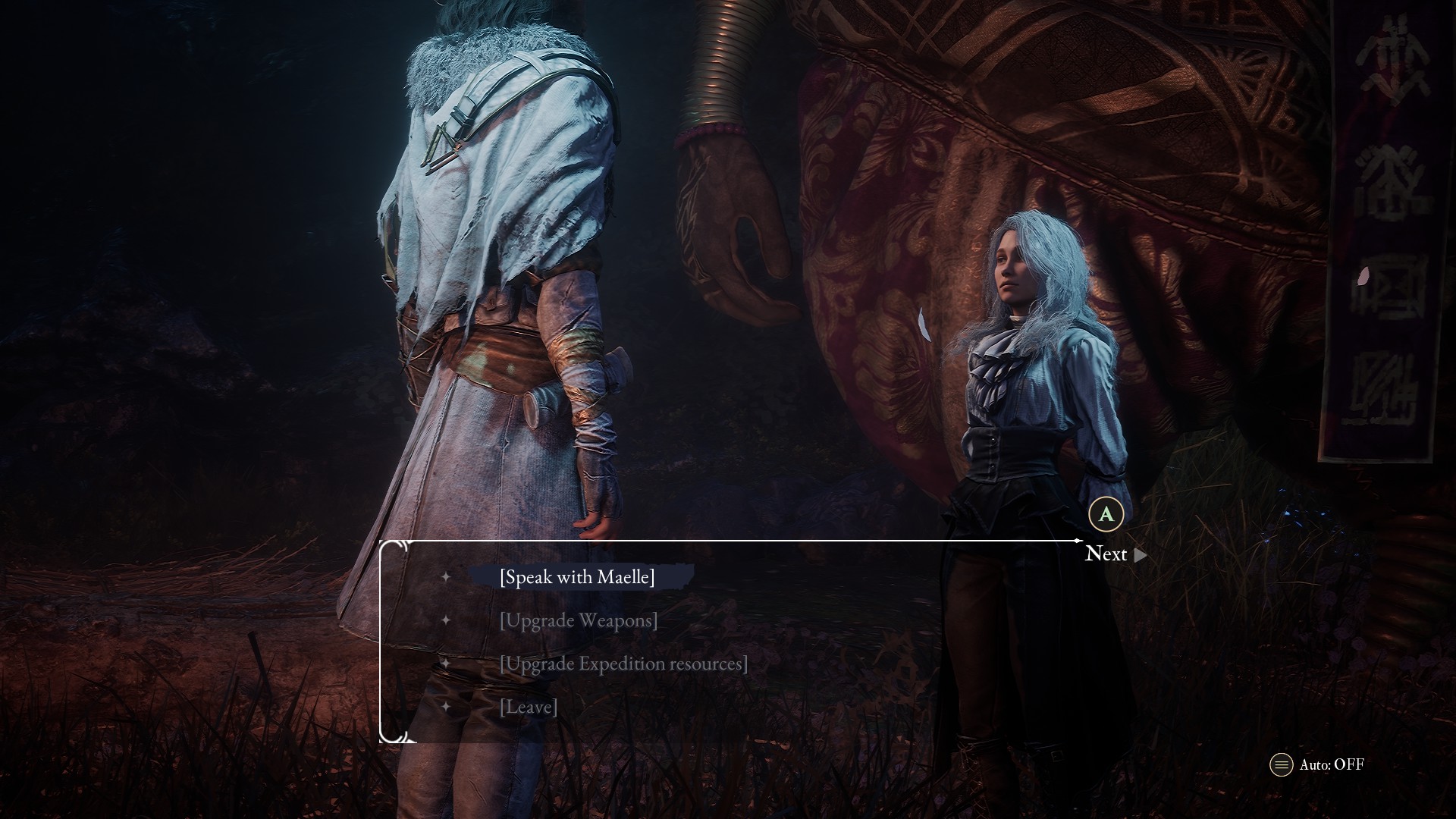Screen dimensions: 1456x819
Task: Choose the Speak with Maelle option
Action: (577, 577)
